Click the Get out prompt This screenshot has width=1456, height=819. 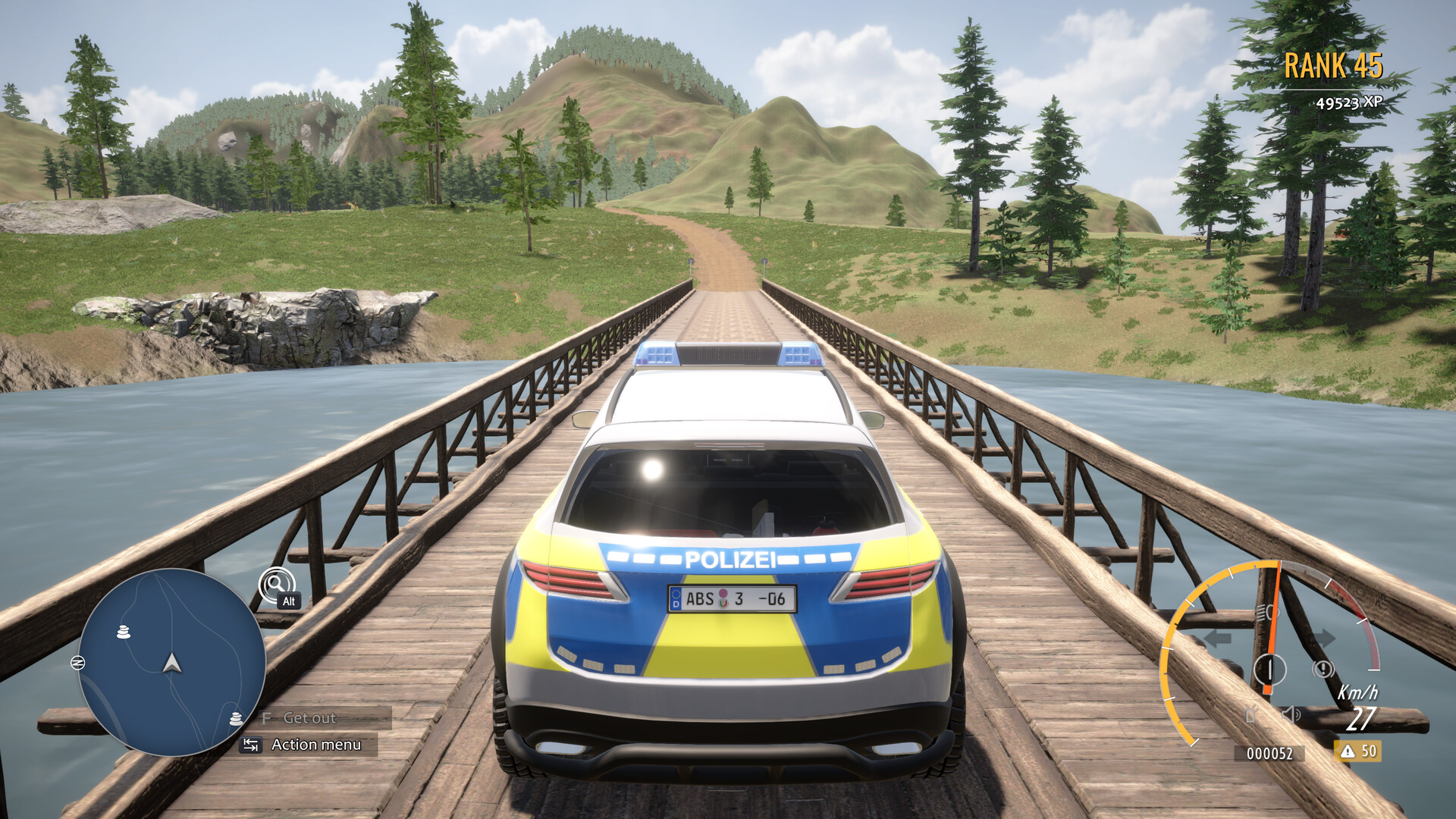point(309,719)
